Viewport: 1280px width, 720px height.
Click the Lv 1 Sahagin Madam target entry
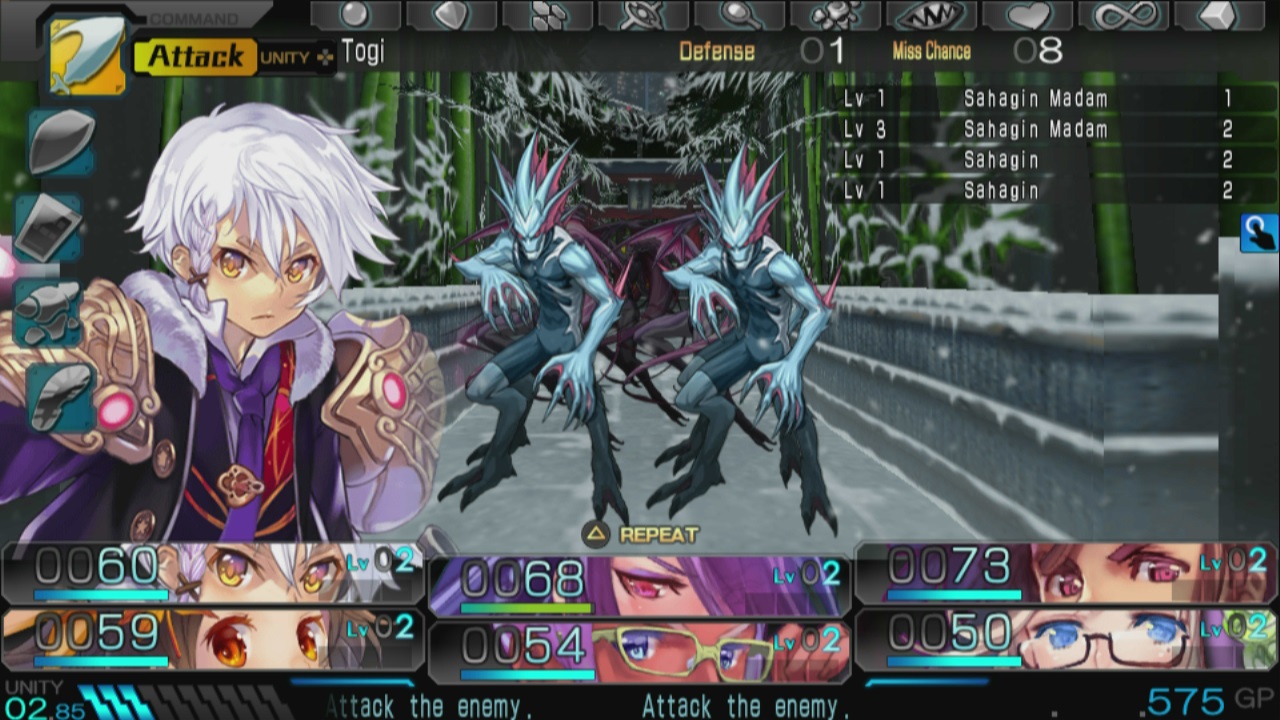1035,98
